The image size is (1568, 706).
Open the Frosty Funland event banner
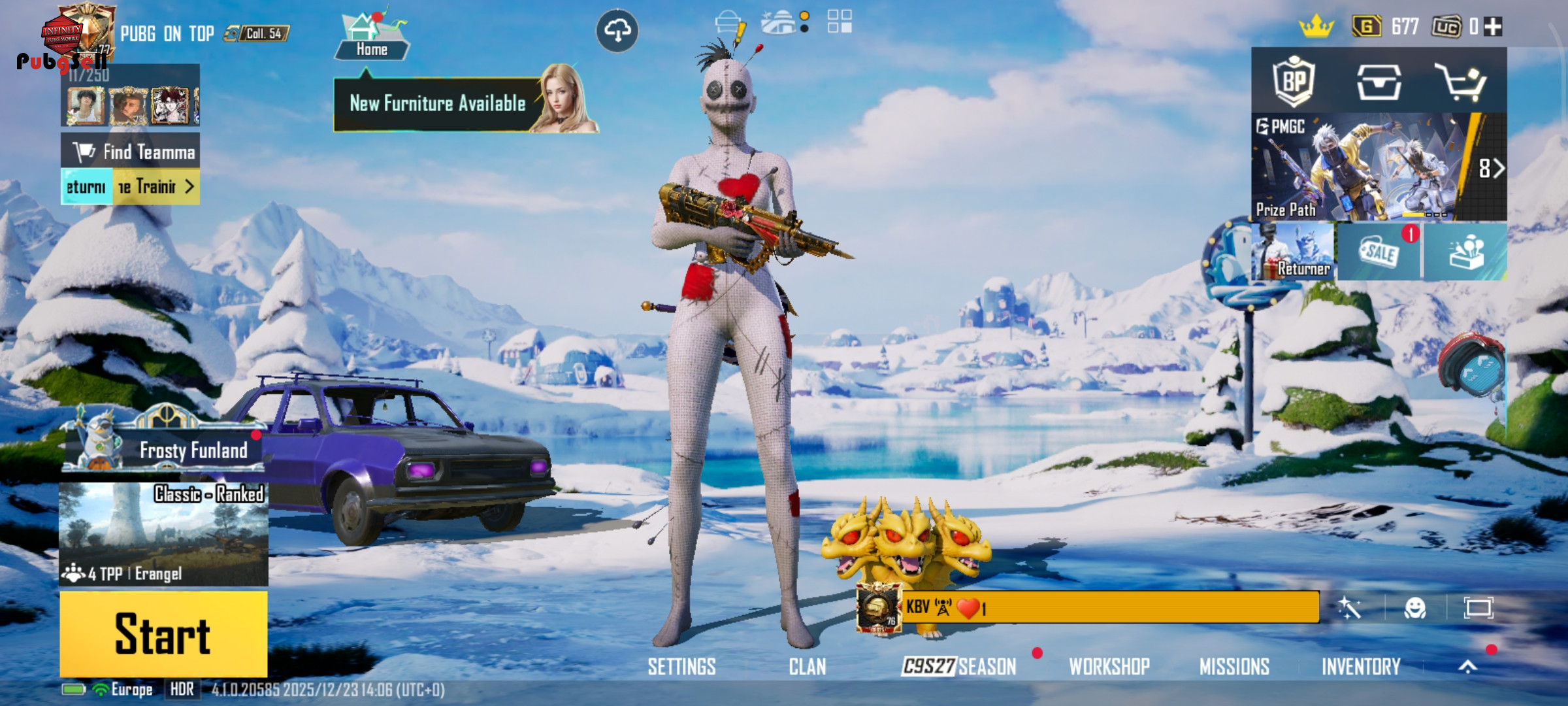pyautogui.click(x=165, y=450)
